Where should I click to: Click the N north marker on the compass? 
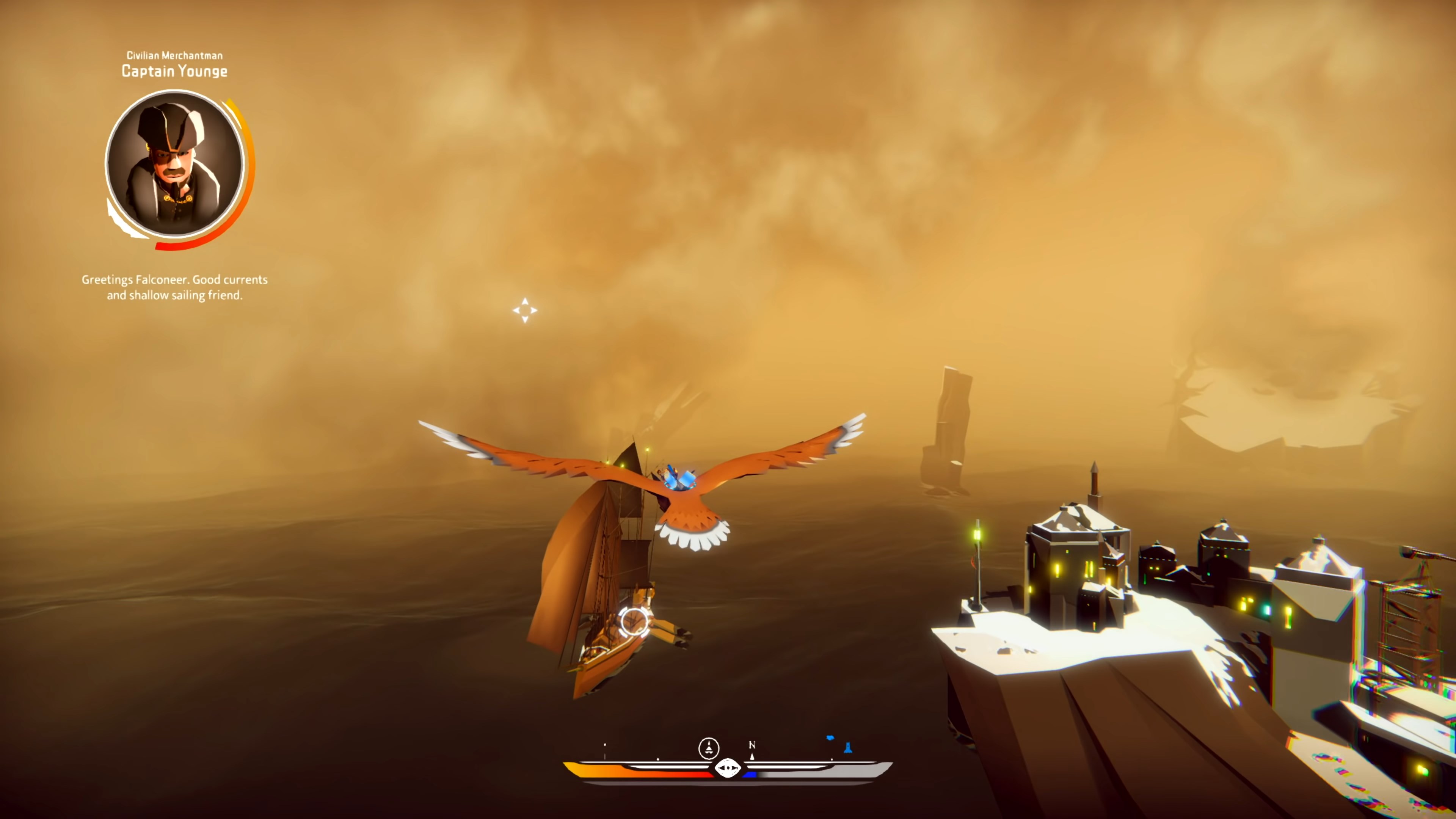pyautogui.click(x=752, y=745)
